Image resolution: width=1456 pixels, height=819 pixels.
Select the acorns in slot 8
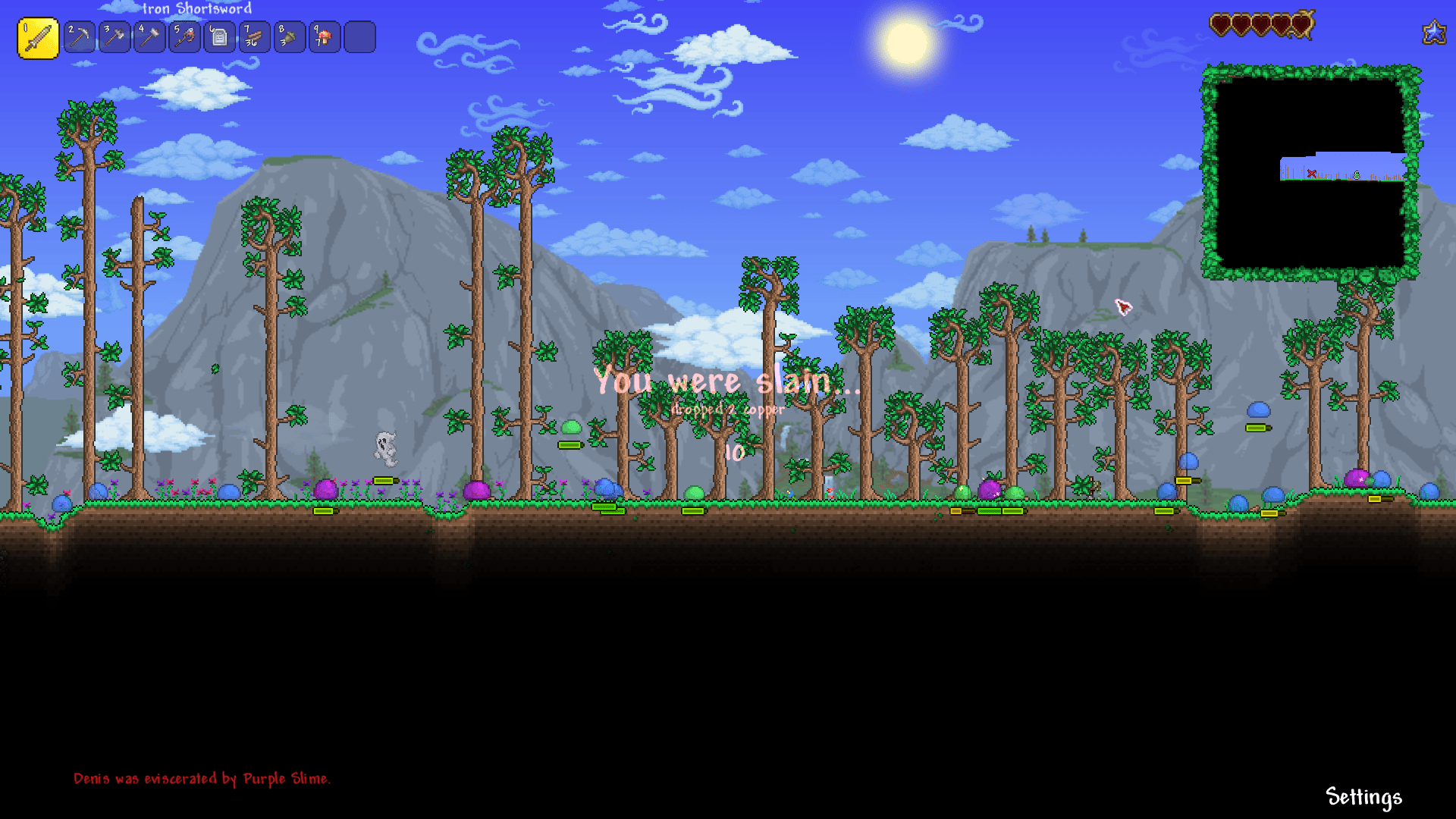coord(288,37)
